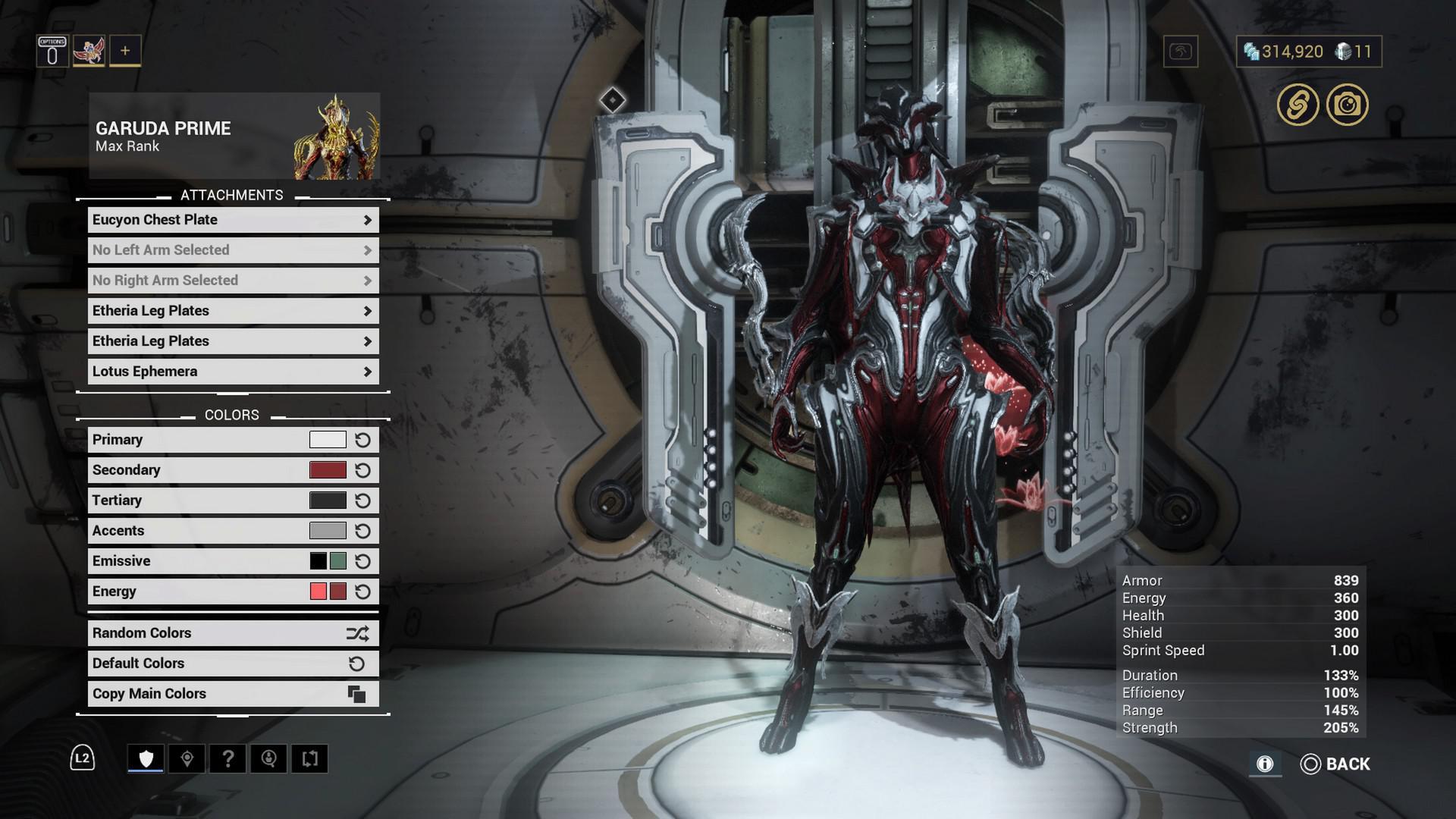The image size is (1456, 819).
Task: Add a new loadout with the plus button
Action: [125, 51]
